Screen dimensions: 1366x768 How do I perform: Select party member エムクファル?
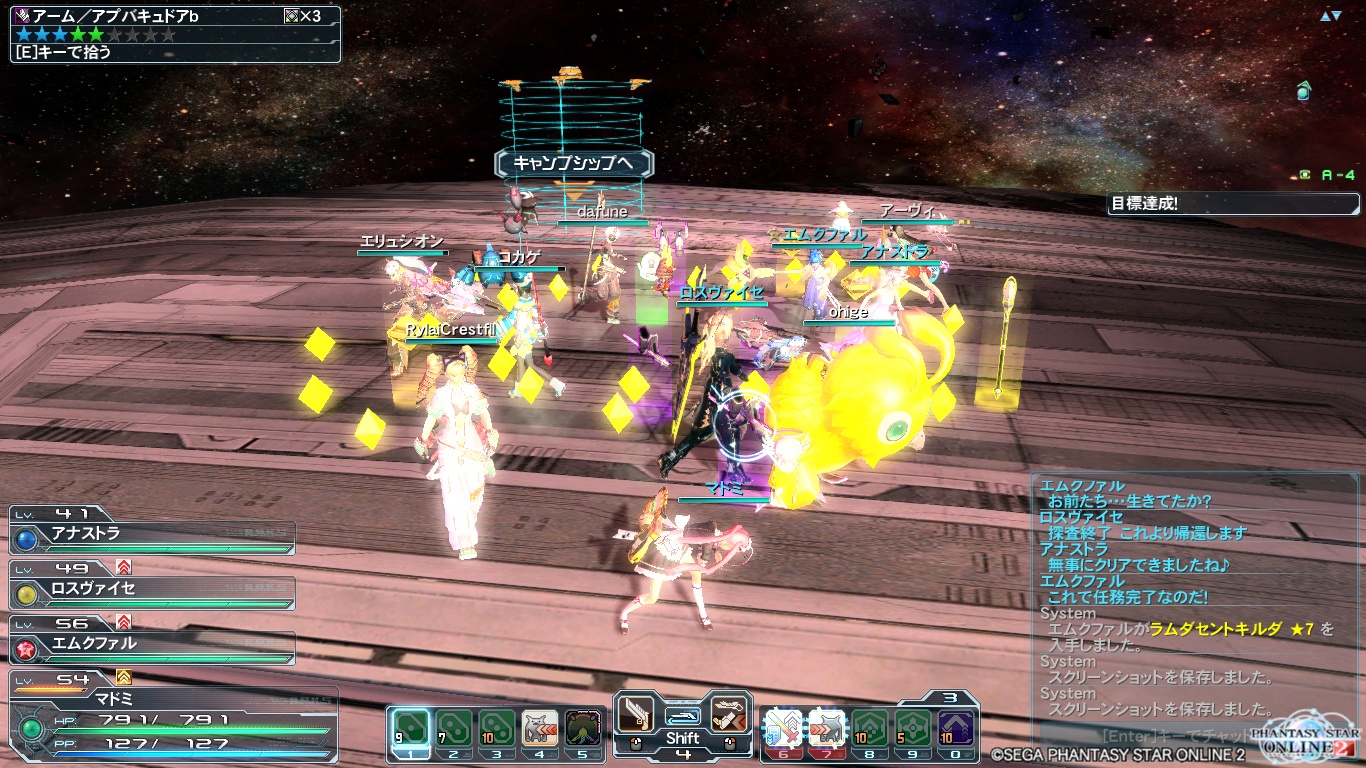152,646
